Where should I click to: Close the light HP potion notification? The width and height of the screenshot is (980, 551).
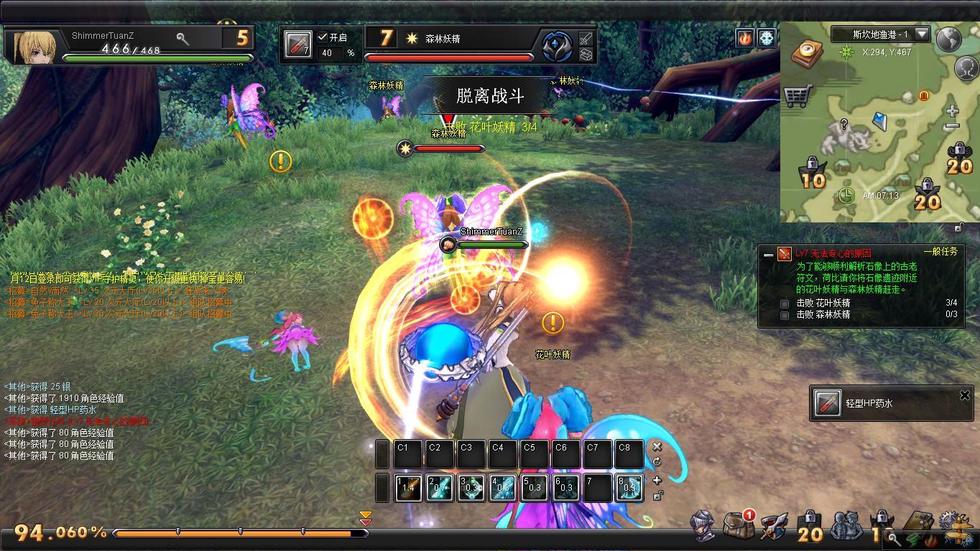click(965, 396)
